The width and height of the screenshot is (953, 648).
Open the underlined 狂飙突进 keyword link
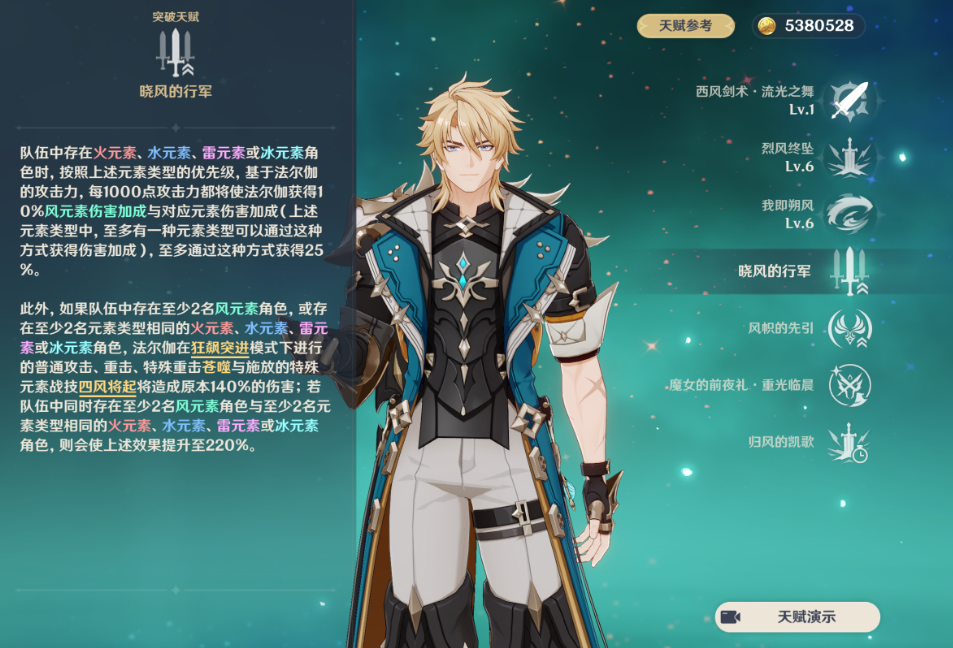coord(221,348)
